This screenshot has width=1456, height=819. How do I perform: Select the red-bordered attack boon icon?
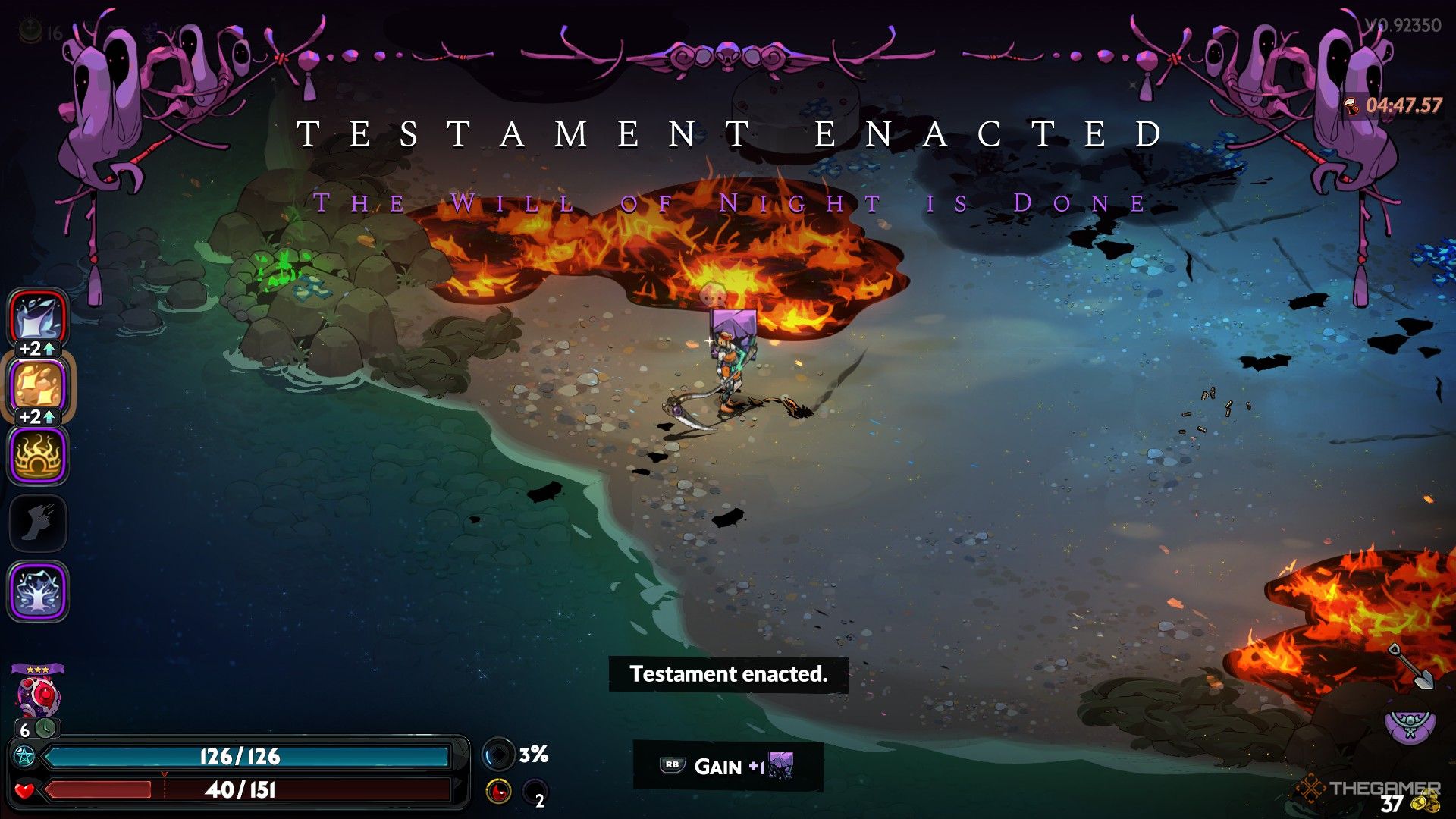click(38, 318)
